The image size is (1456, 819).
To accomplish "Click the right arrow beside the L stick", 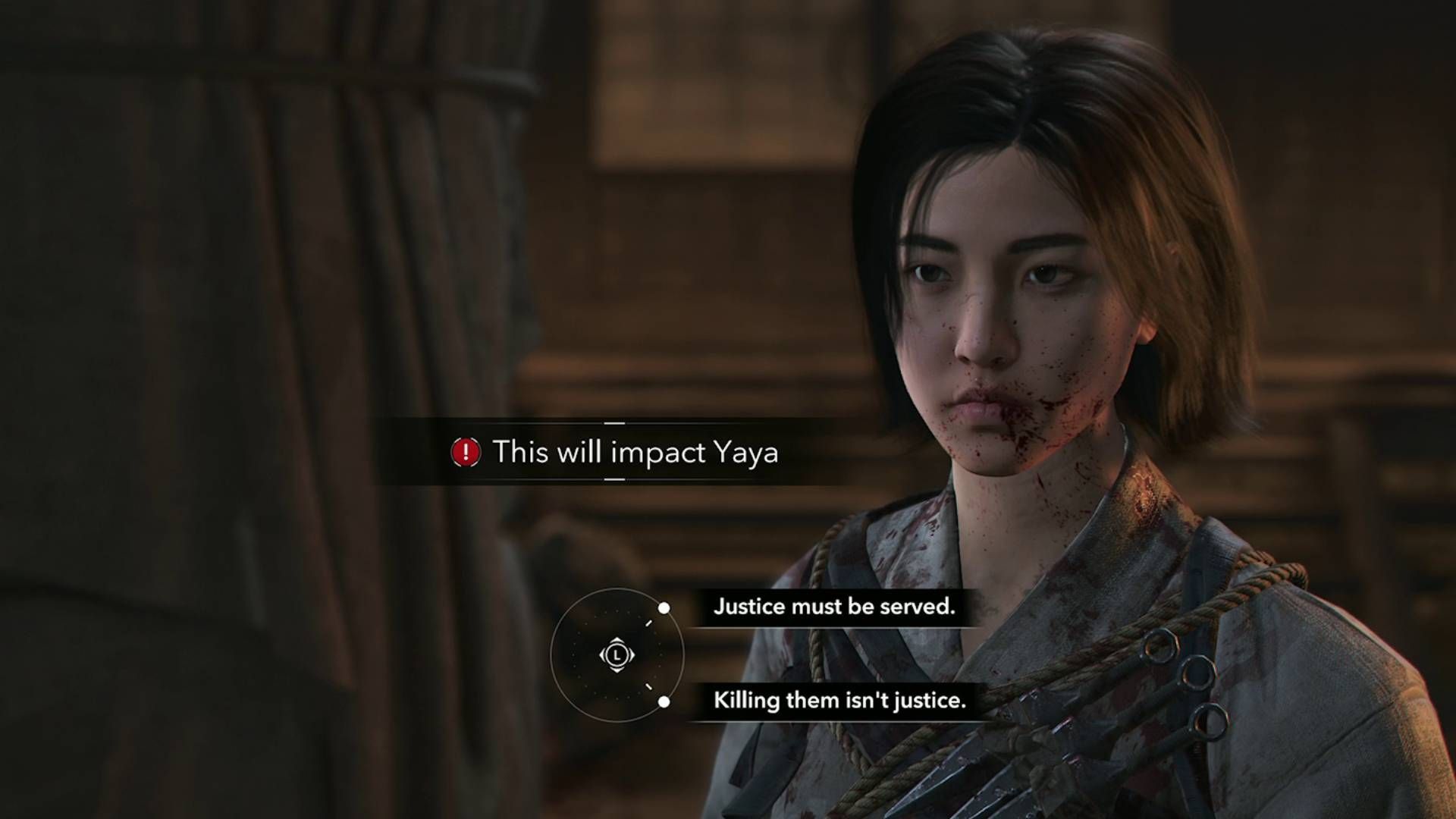I will 632,654.
